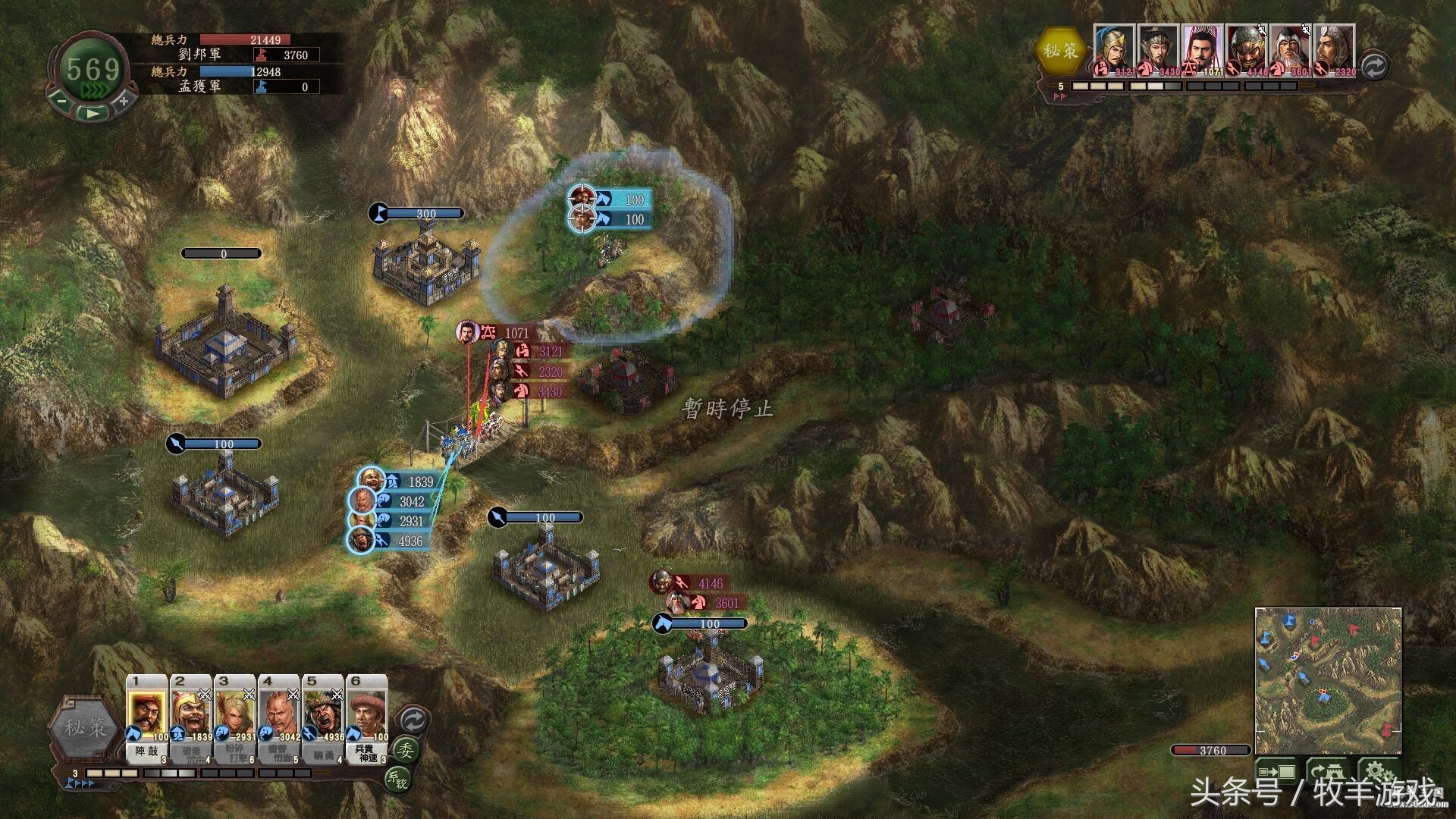1456x819 pixels.
Task: Click the enemy army cycle arrow icon top right
Action: pos(1374,66)
